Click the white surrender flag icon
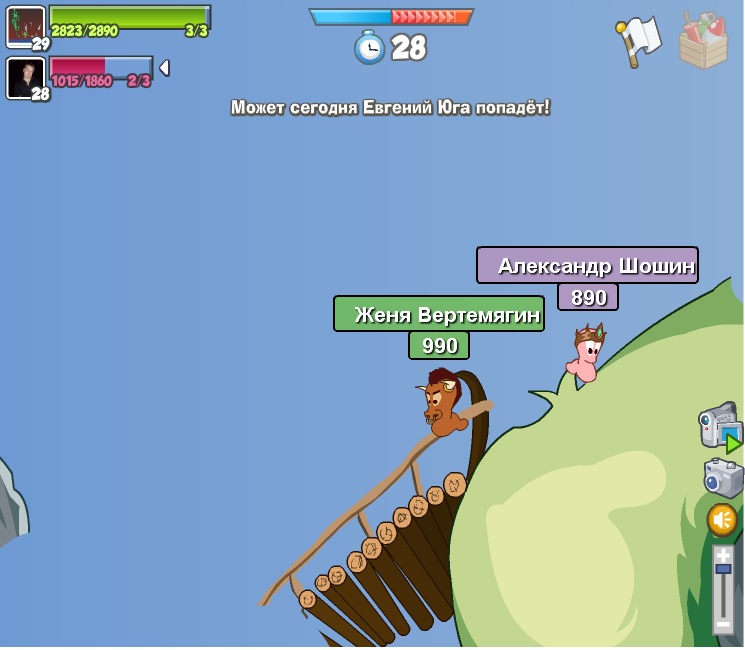745x650 pixels. point(637,40)
